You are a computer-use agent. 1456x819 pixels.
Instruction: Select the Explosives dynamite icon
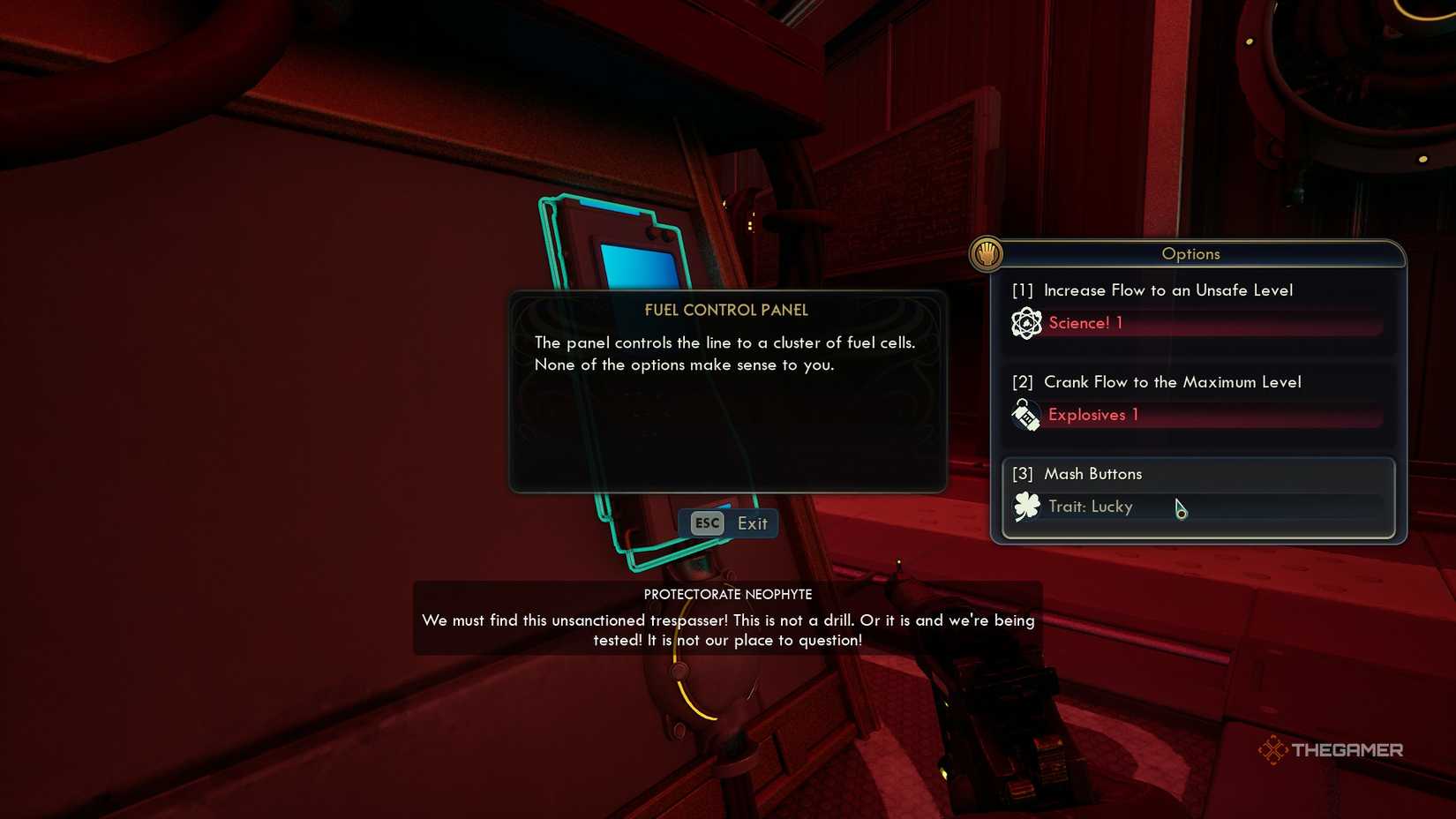tap(1025, 414)
